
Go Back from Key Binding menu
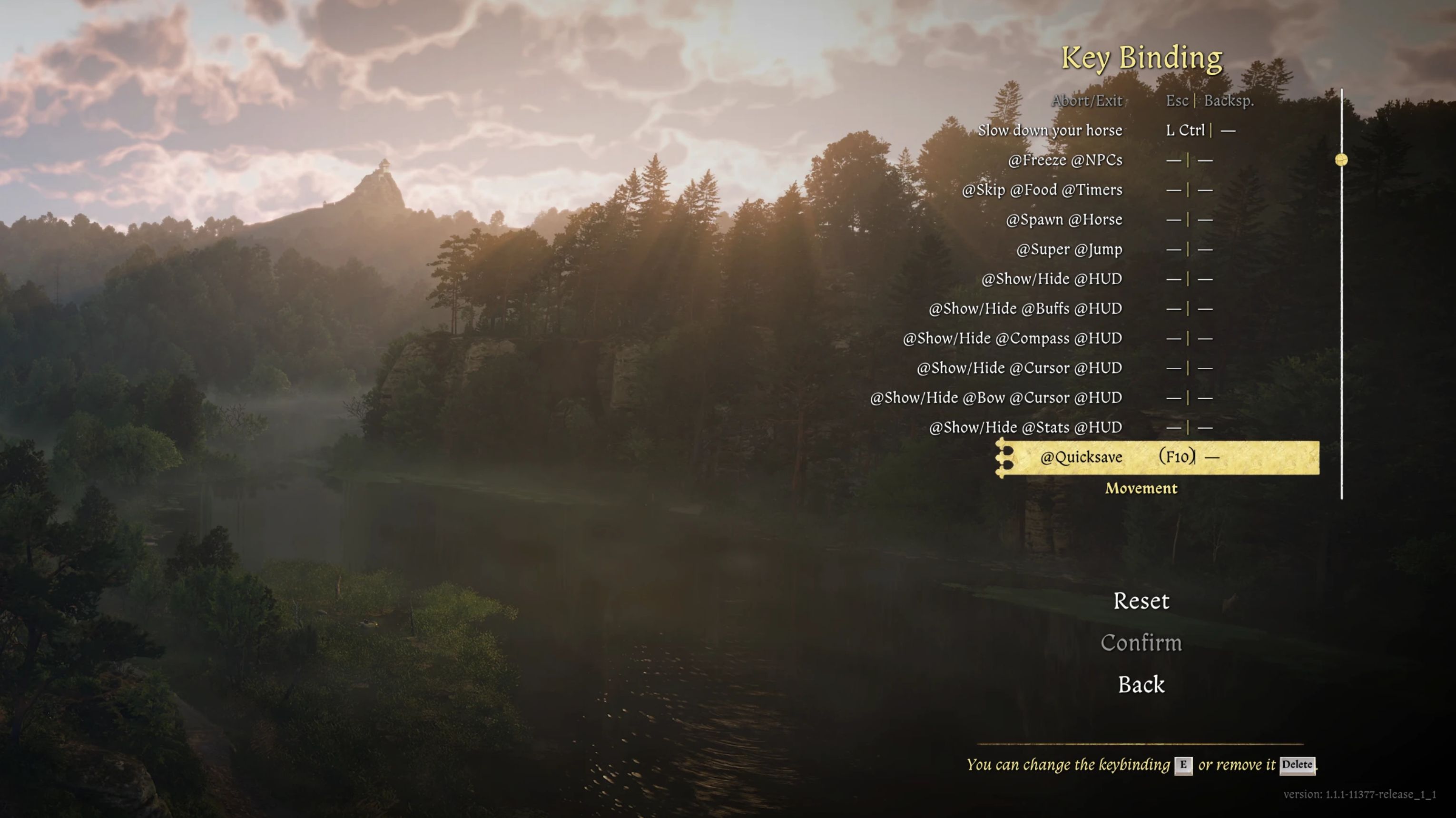click(1141, 685)
